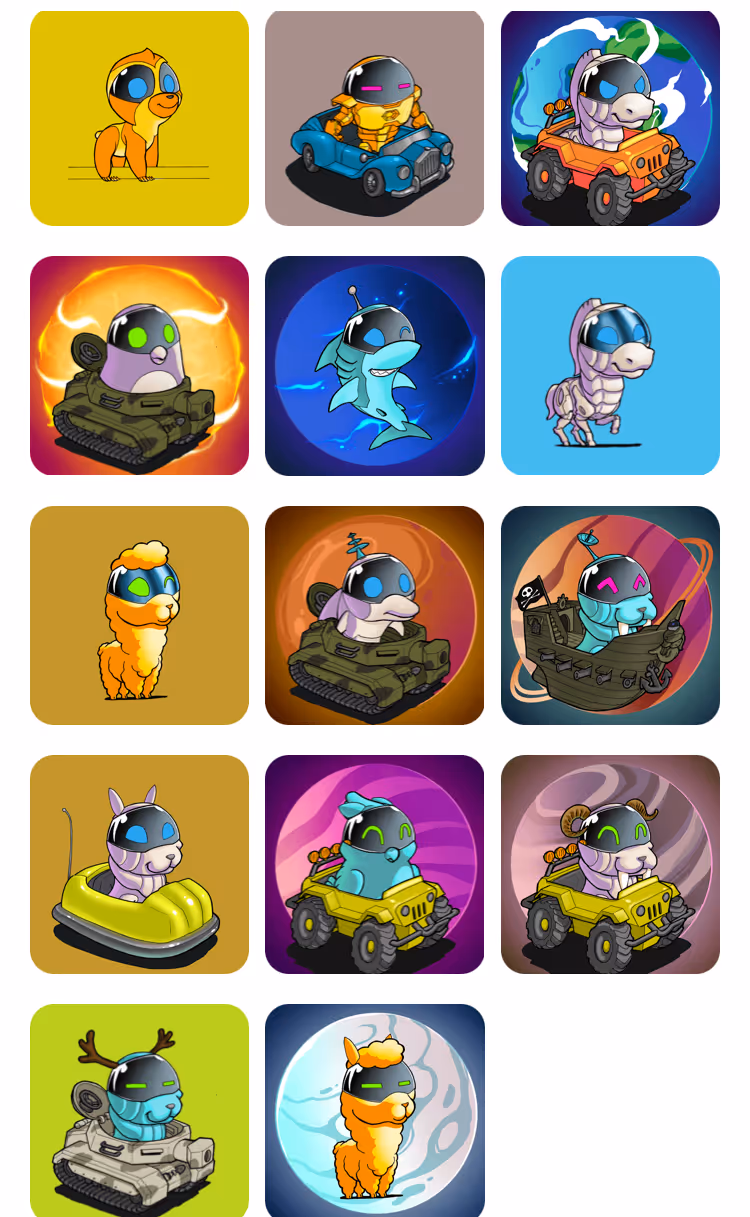Screen dimensions: 750x1217
Task: Select the orange sloth on yellow background
Action: [x=139, y=118]
